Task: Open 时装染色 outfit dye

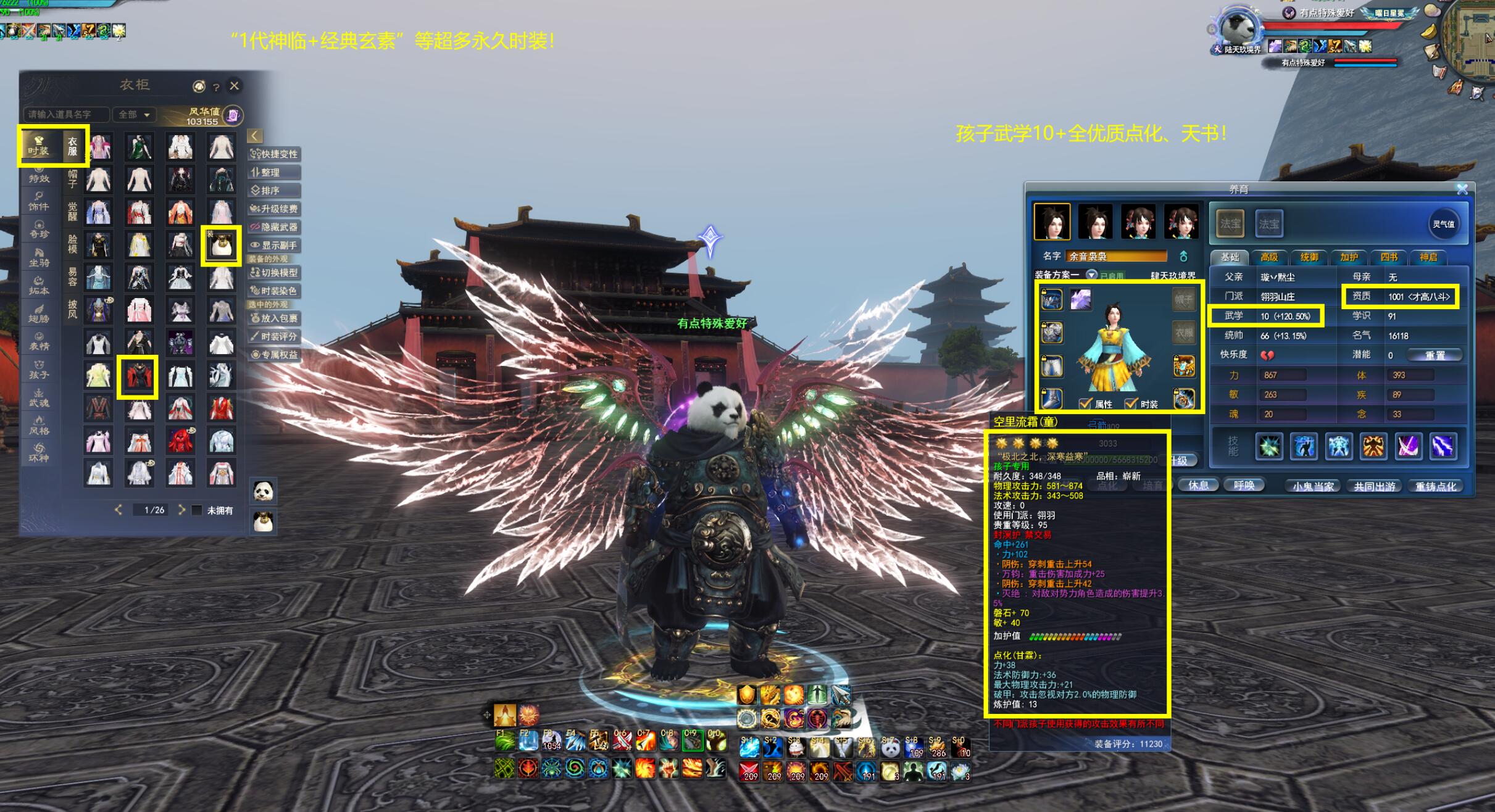Action: pos(275,291)
